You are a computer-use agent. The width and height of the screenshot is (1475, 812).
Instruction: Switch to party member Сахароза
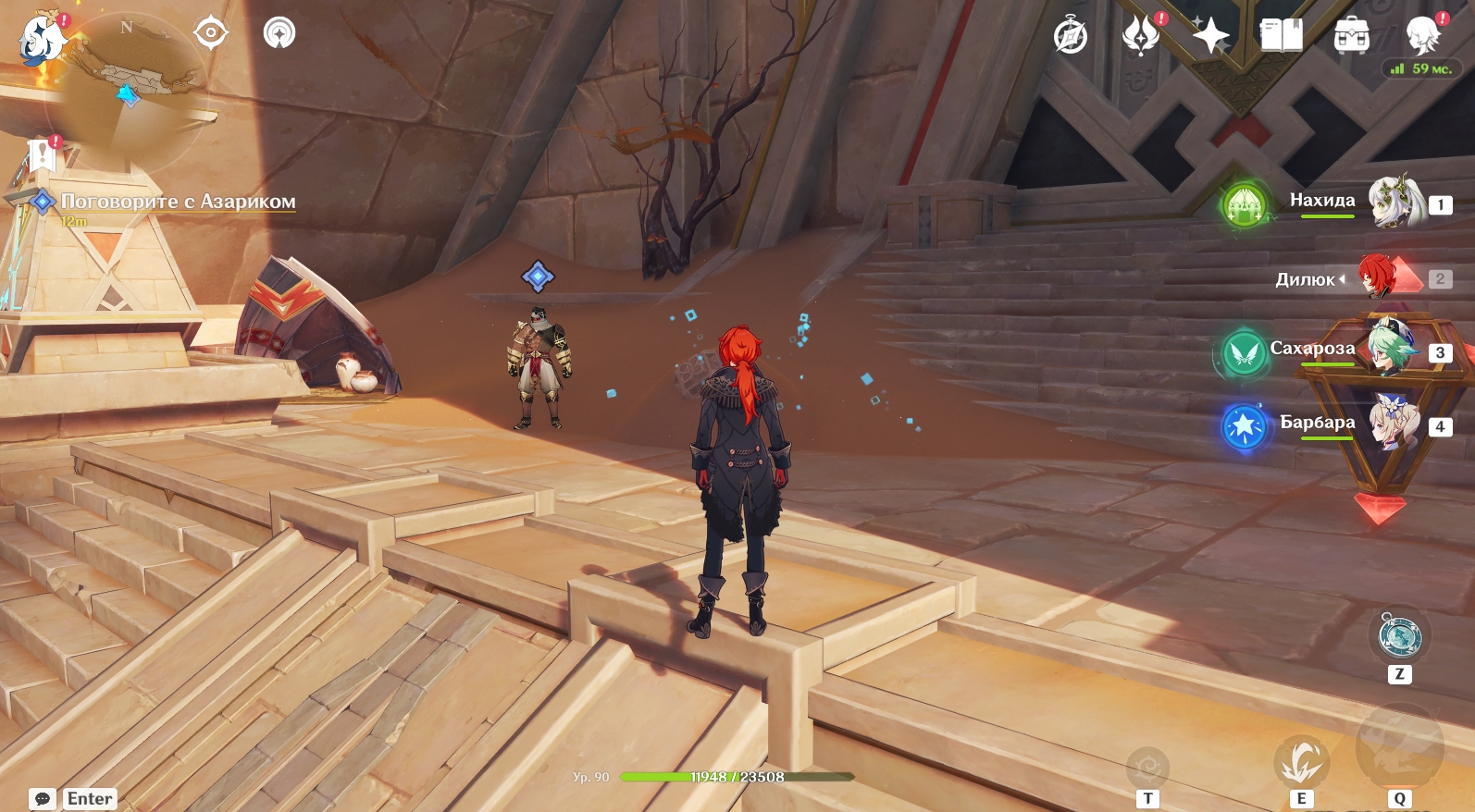[1393, 349]
